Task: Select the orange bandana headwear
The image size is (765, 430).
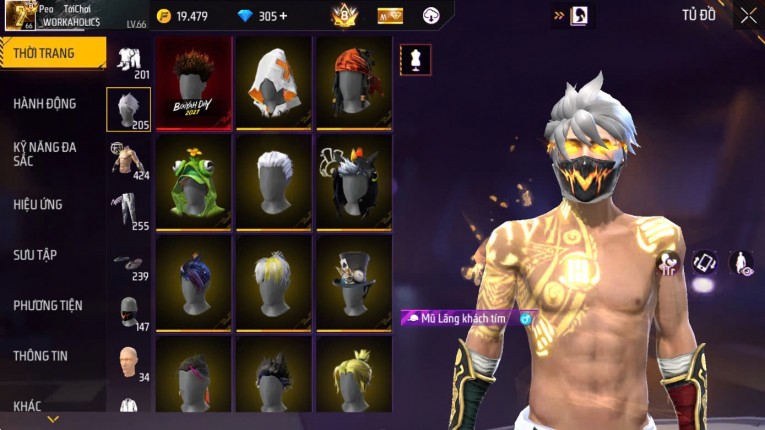Action: [353, 83]
